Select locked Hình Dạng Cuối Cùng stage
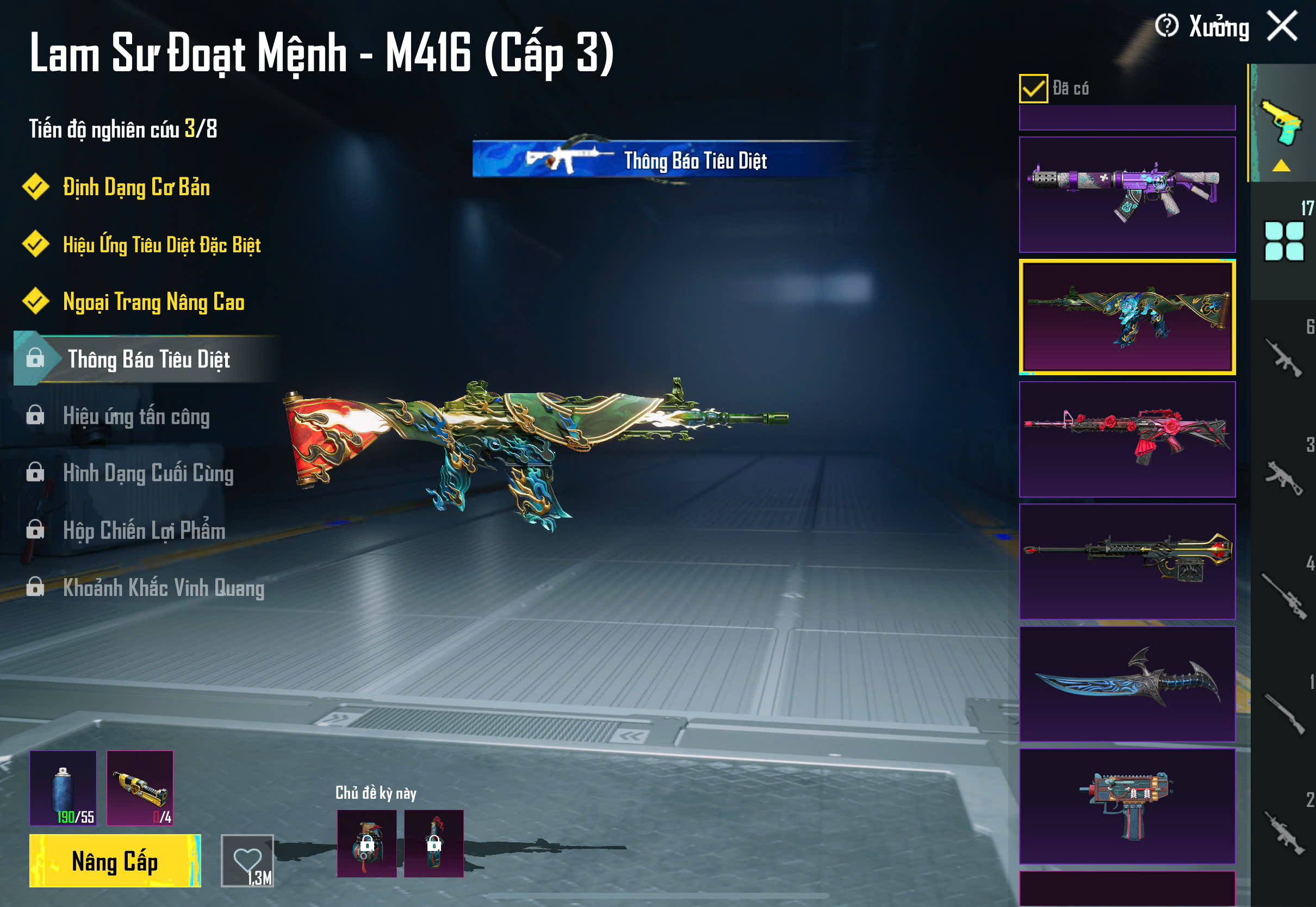This screenshot has height=907, width=1316. [x=148, y=474]
